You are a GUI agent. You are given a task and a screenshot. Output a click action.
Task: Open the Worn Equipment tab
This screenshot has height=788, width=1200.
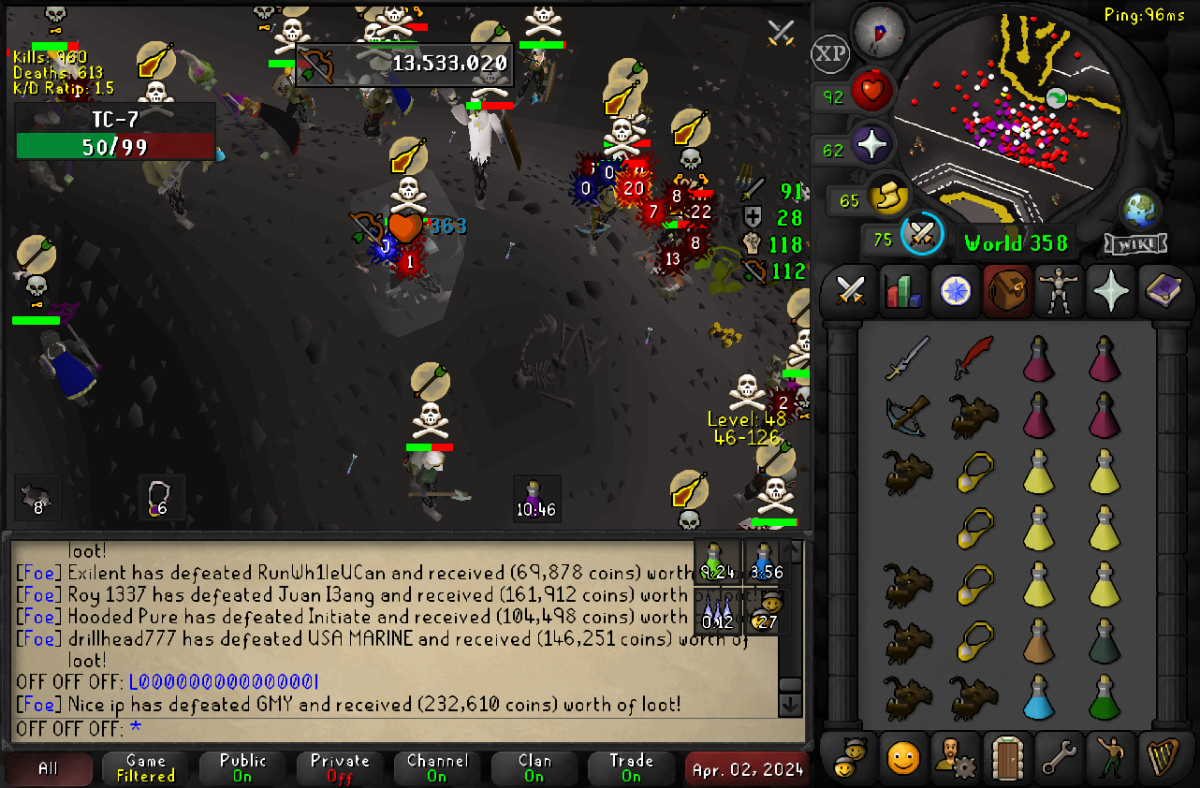(x=1057, y=291)
